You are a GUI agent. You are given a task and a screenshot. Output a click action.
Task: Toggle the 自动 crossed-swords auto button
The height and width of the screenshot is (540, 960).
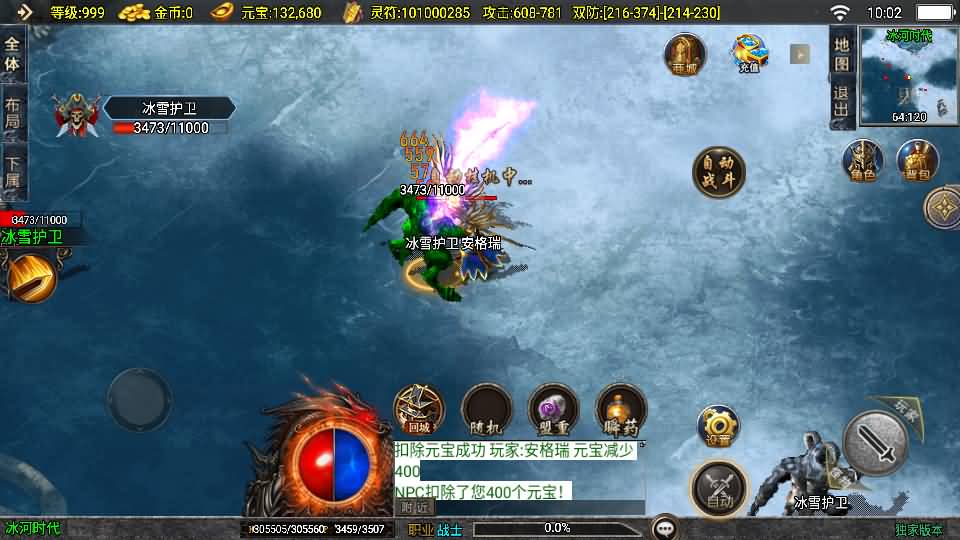(718, 489)
